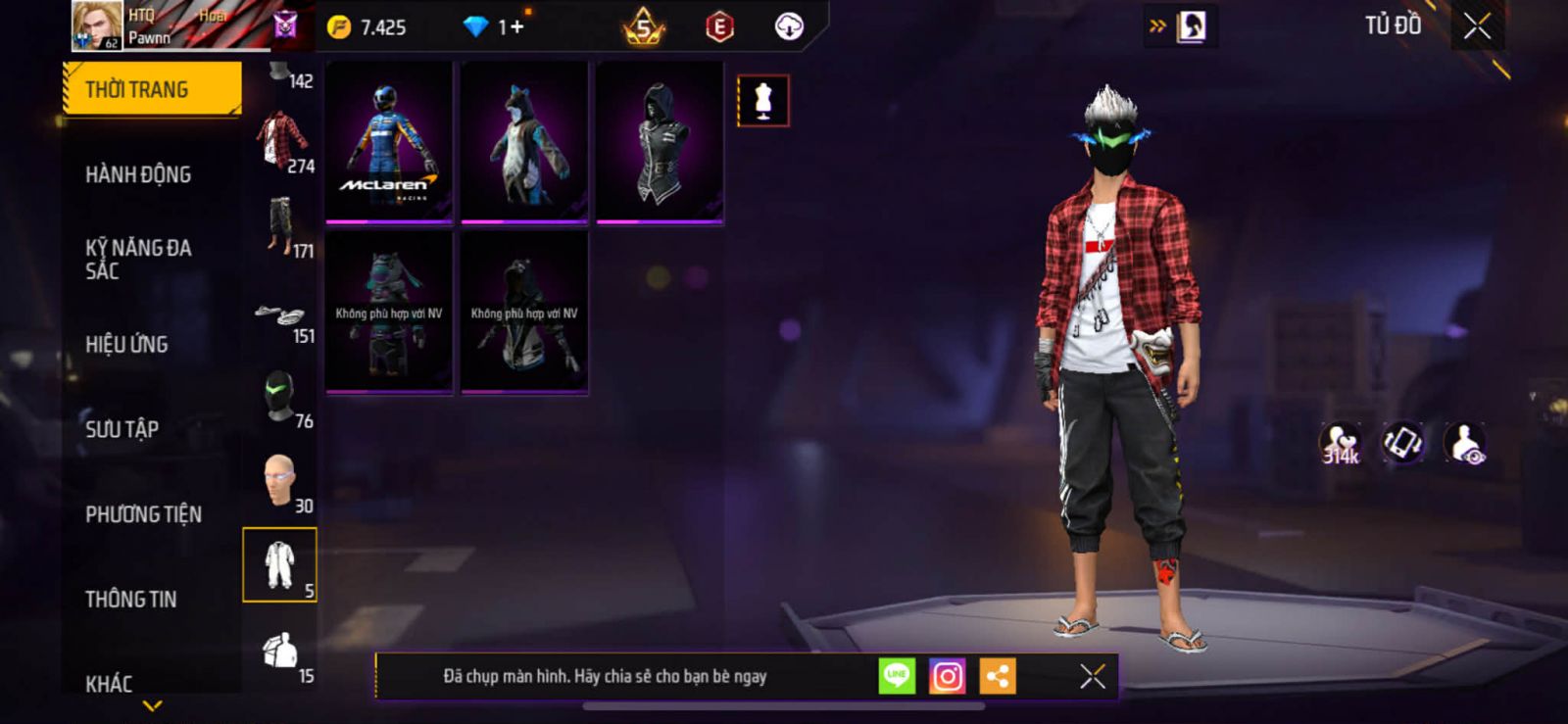Open the Phương Tiện tab
Screen dimensions: 1568x724
pyautogui.click(x=143, y=514)
